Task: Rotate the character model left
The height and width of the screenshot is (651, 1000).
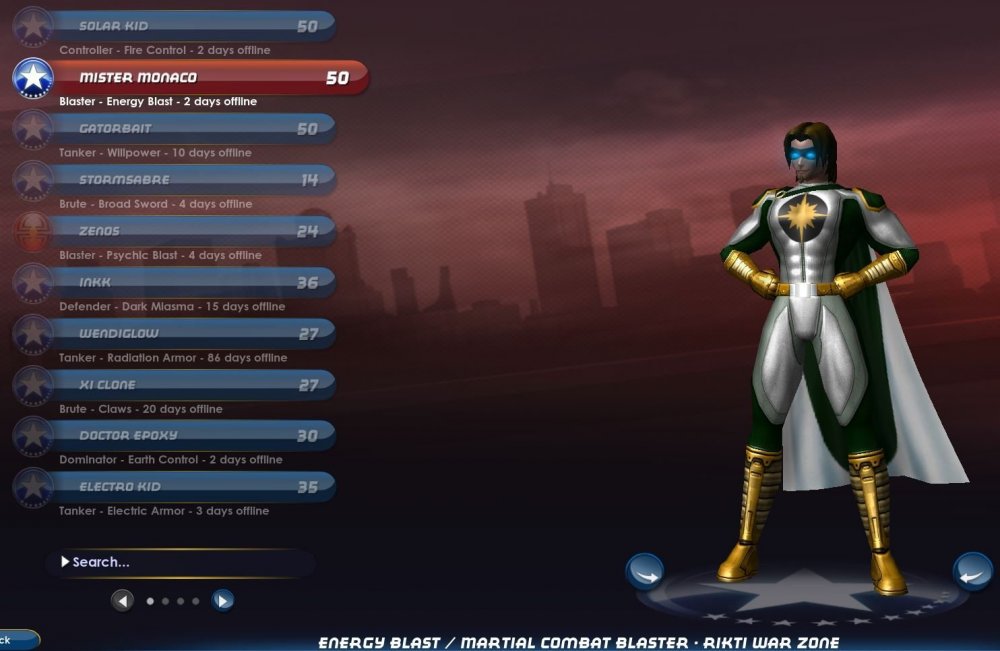Action: 644,572
